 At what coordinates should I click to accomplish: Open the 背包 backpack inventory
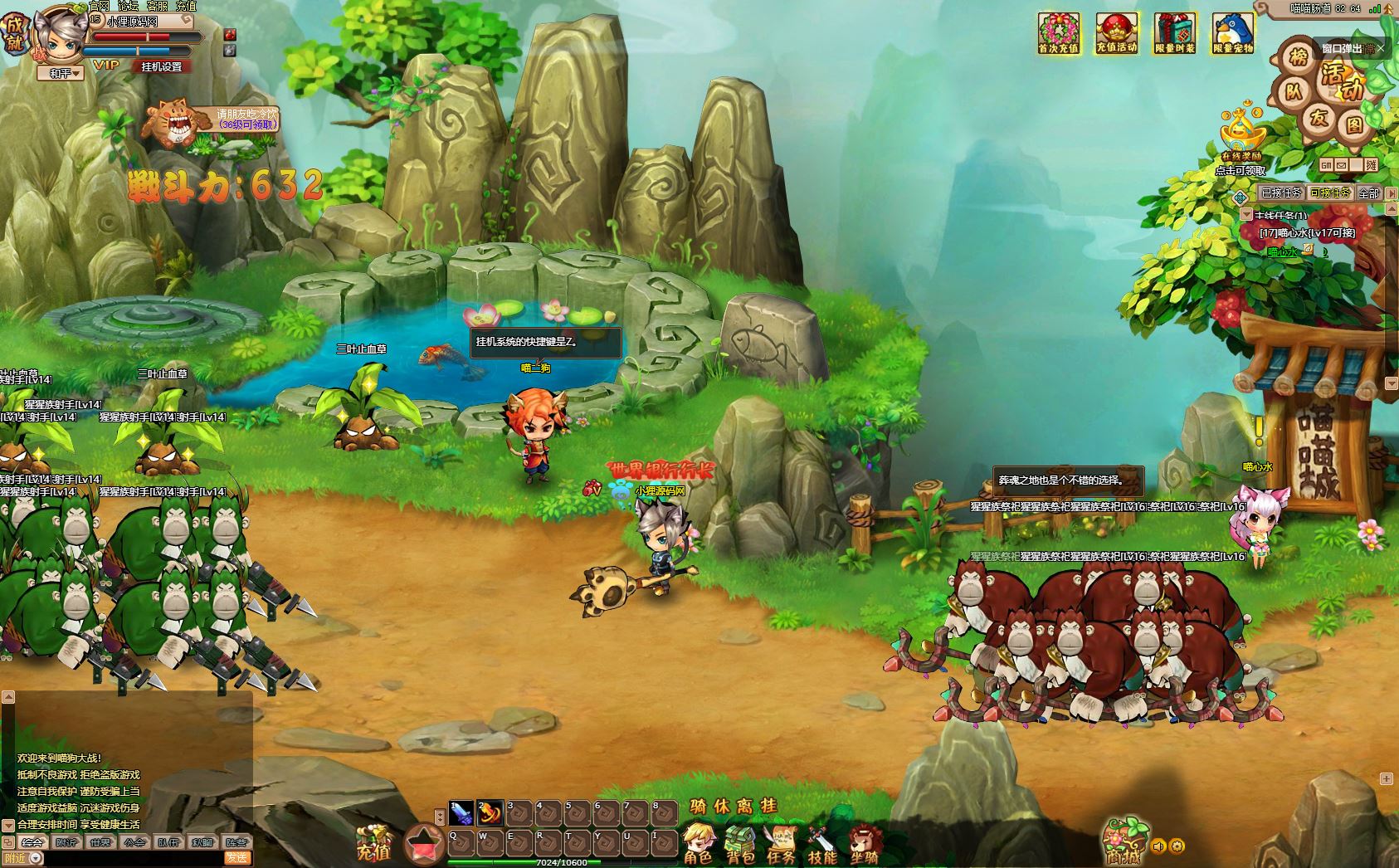pyautogui.click(x=740, y=842)
